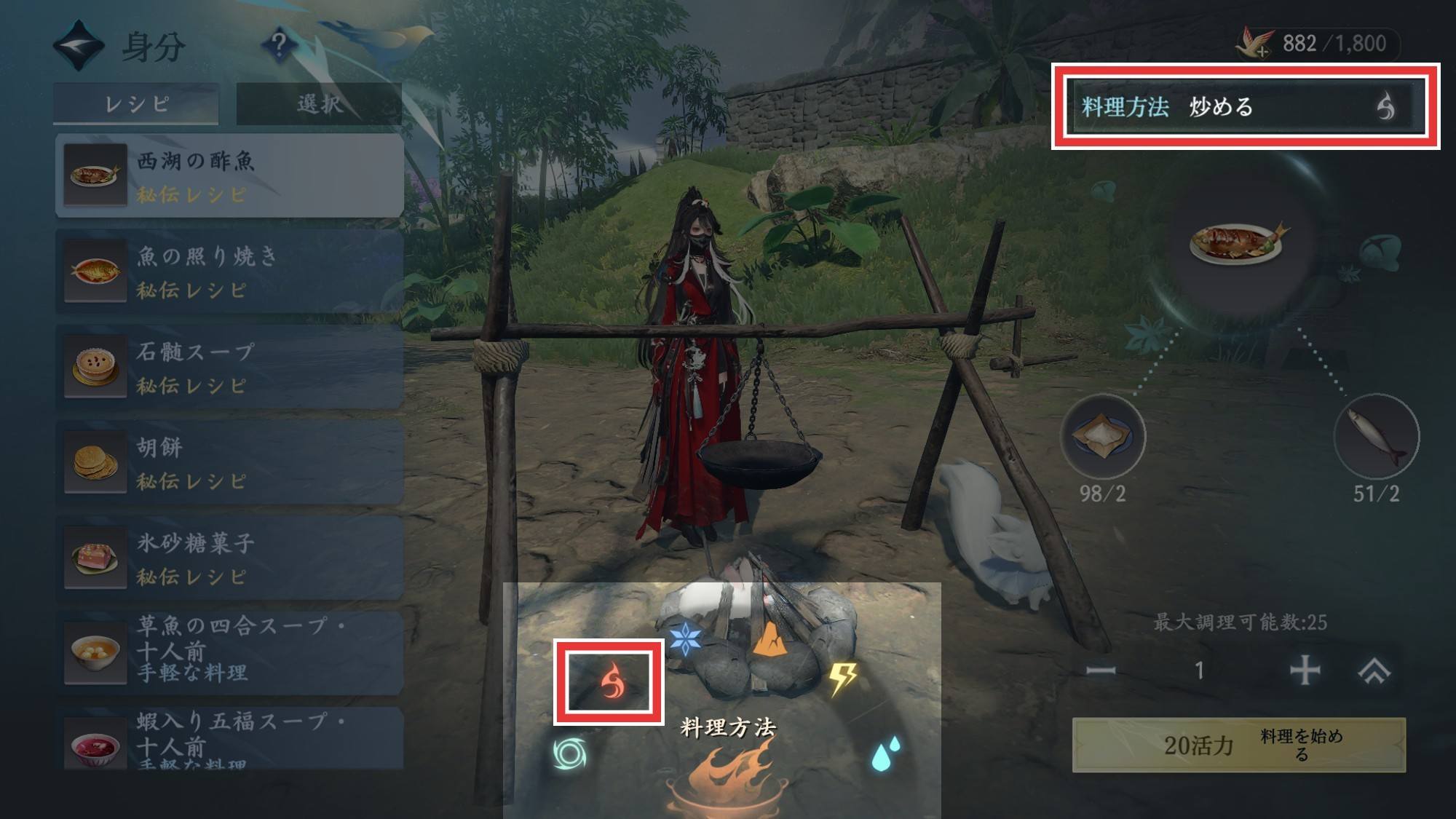Choose the blue snowflake cooking method
Image resolution: width=1456 pixels, height=819 pixels.
[x=685, y=639]
